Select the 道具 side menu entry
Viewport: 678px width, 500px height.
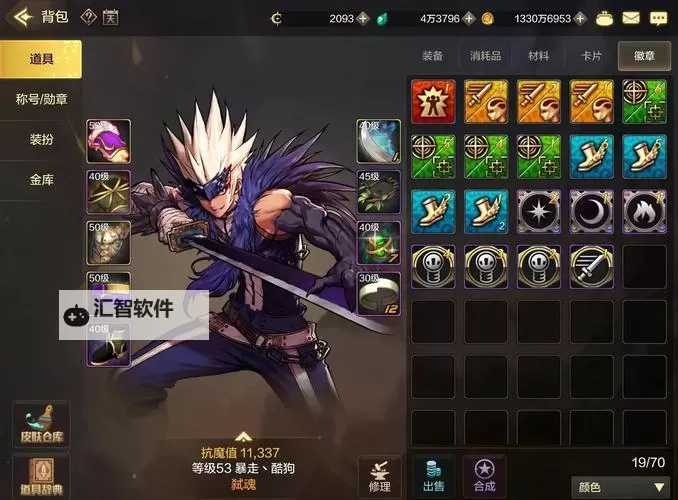[41, 59]
